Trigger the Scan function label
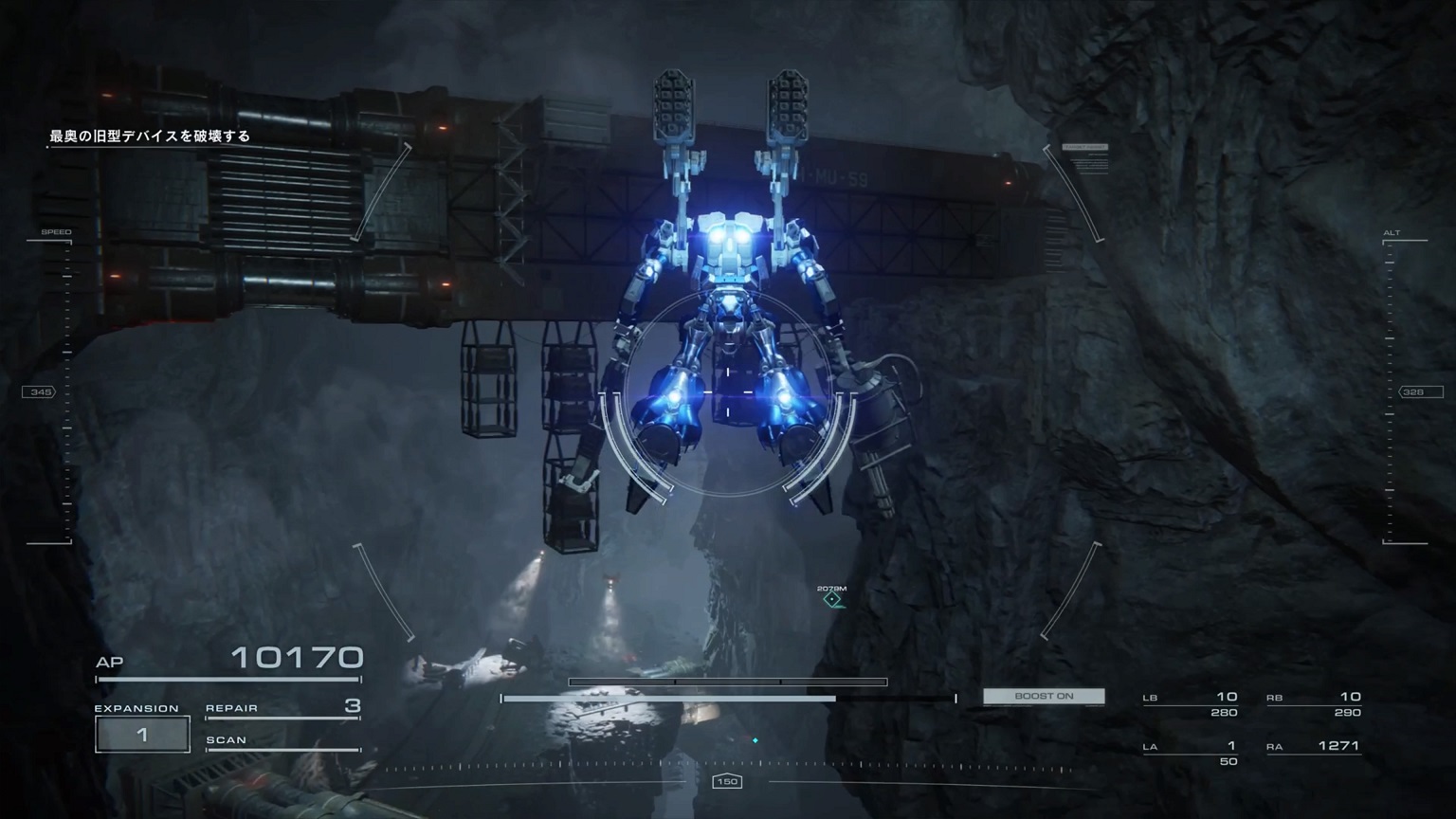The height and width of the screenshot is (819, 1456). 282,740
